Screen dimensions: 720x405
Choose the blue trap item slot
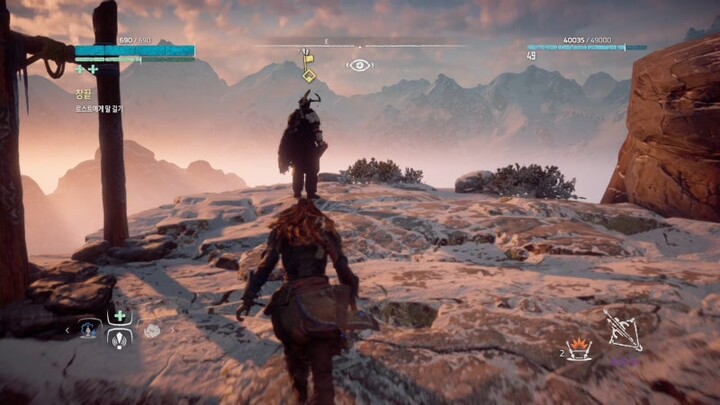[x=89, y=329]
